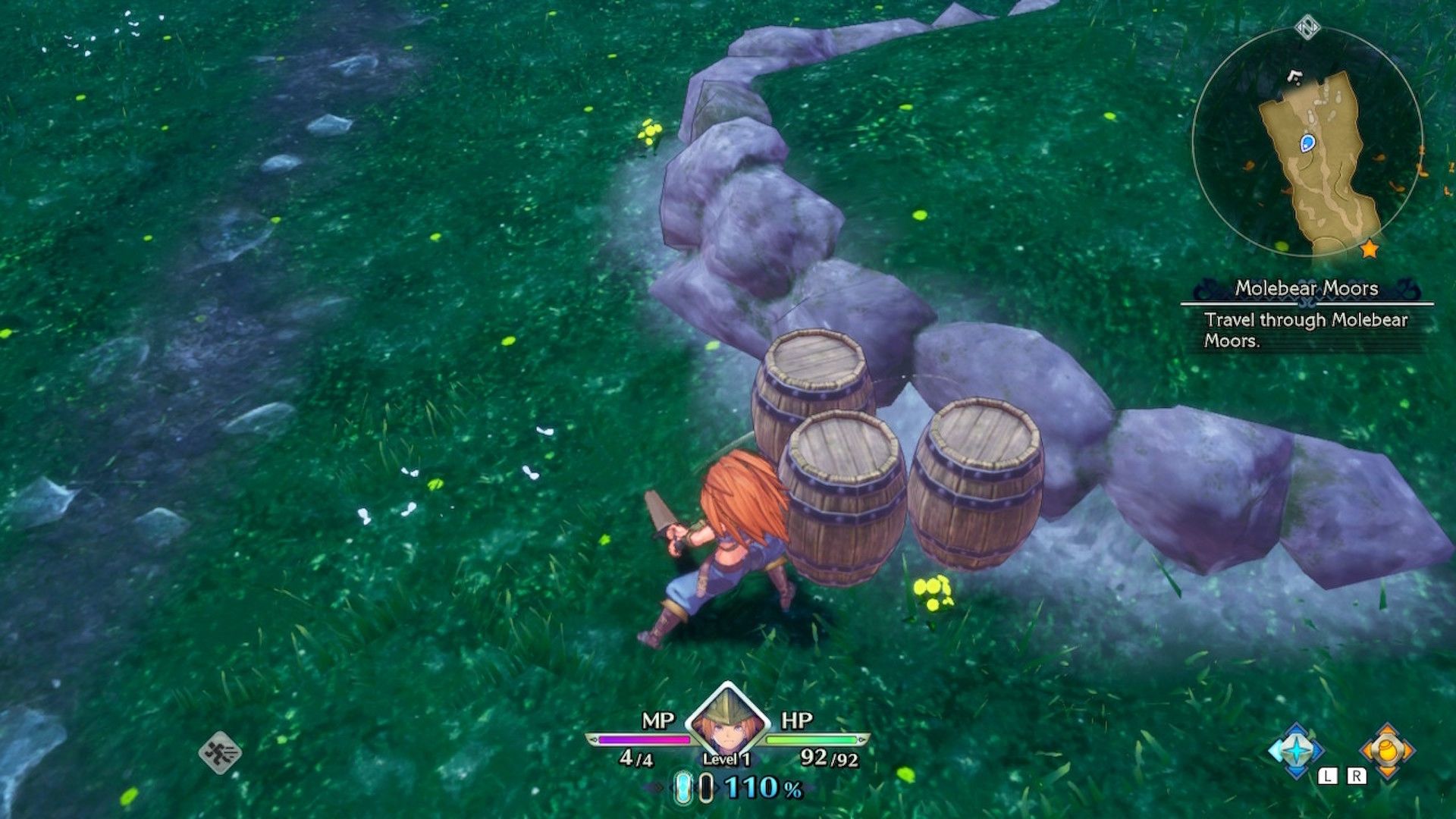This screenshot has width=1456, height=819.
Task: Toggle the castle landmark icon on the minimap
Action: [x=1294, y=75]
